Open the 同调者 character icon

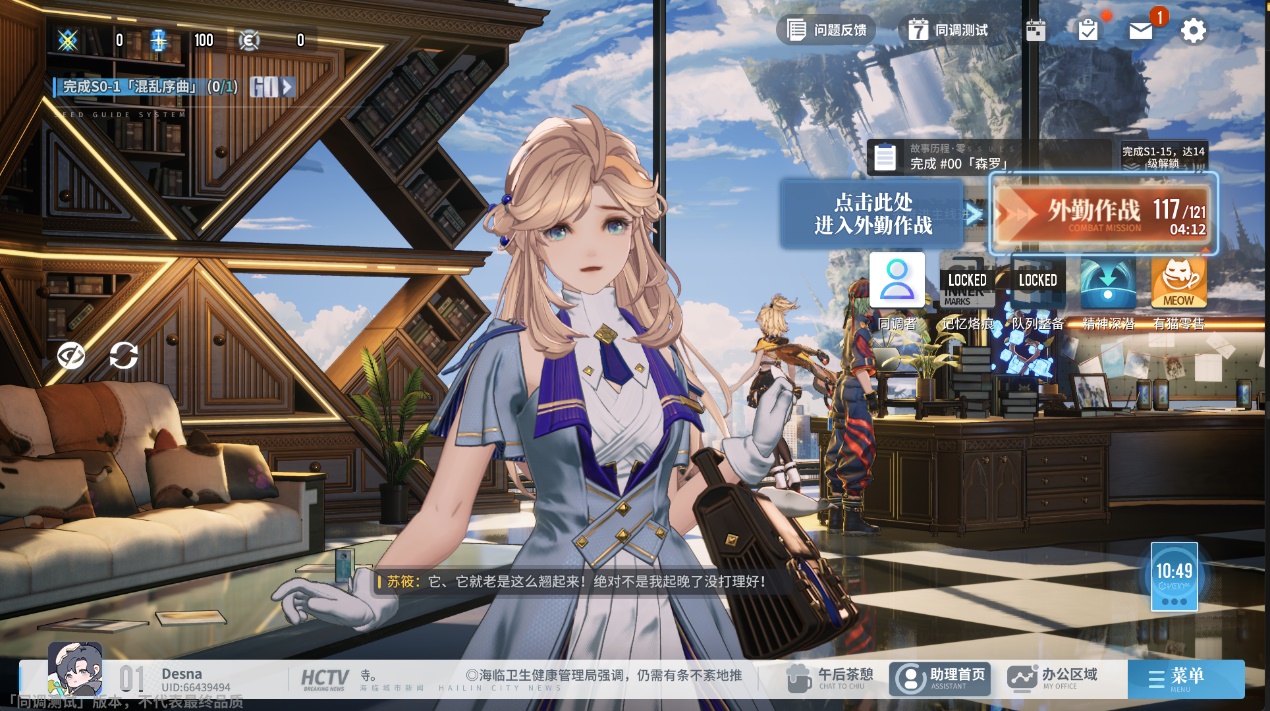point(897,281)
